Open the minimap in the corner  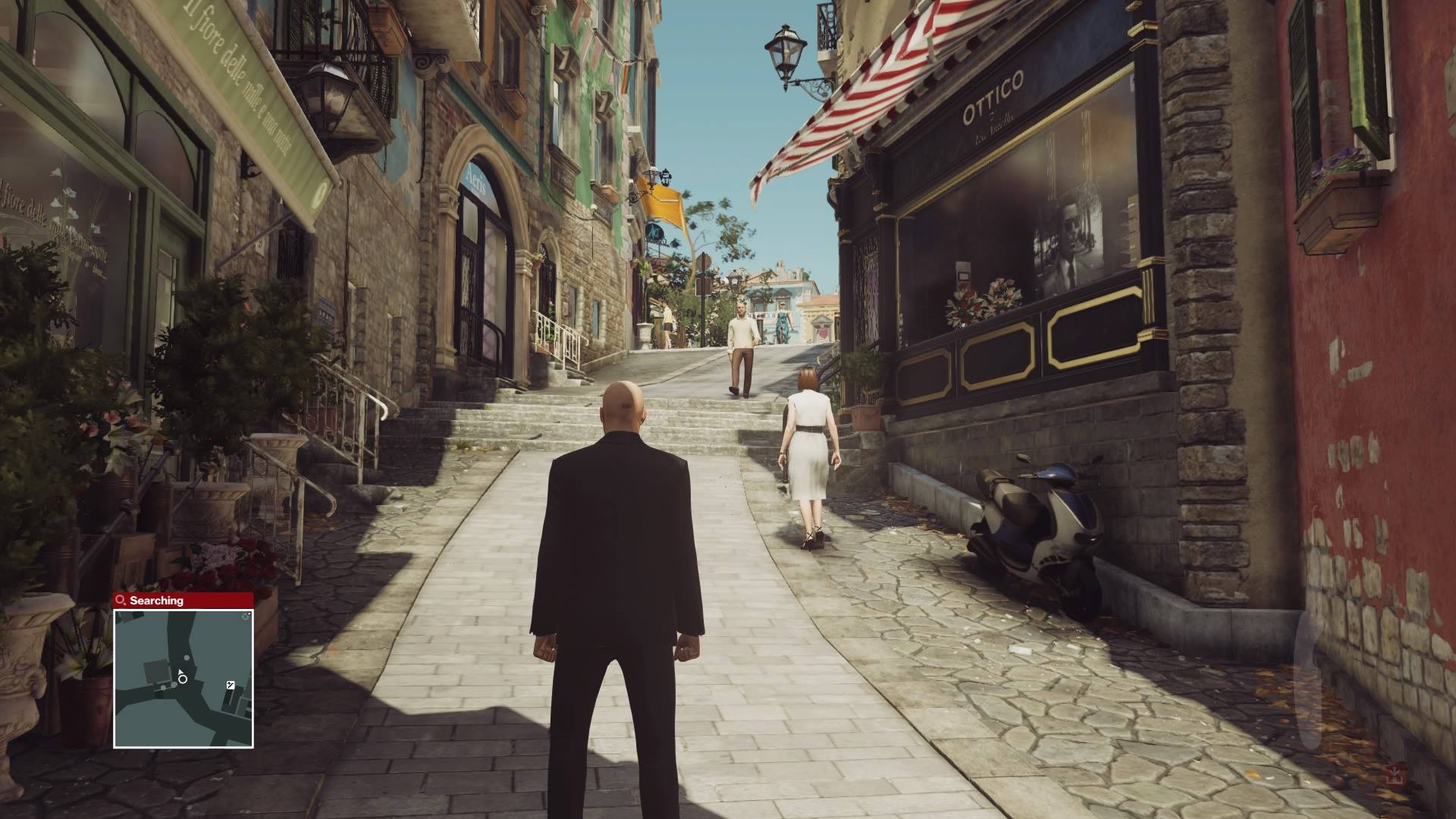(184, 677)
